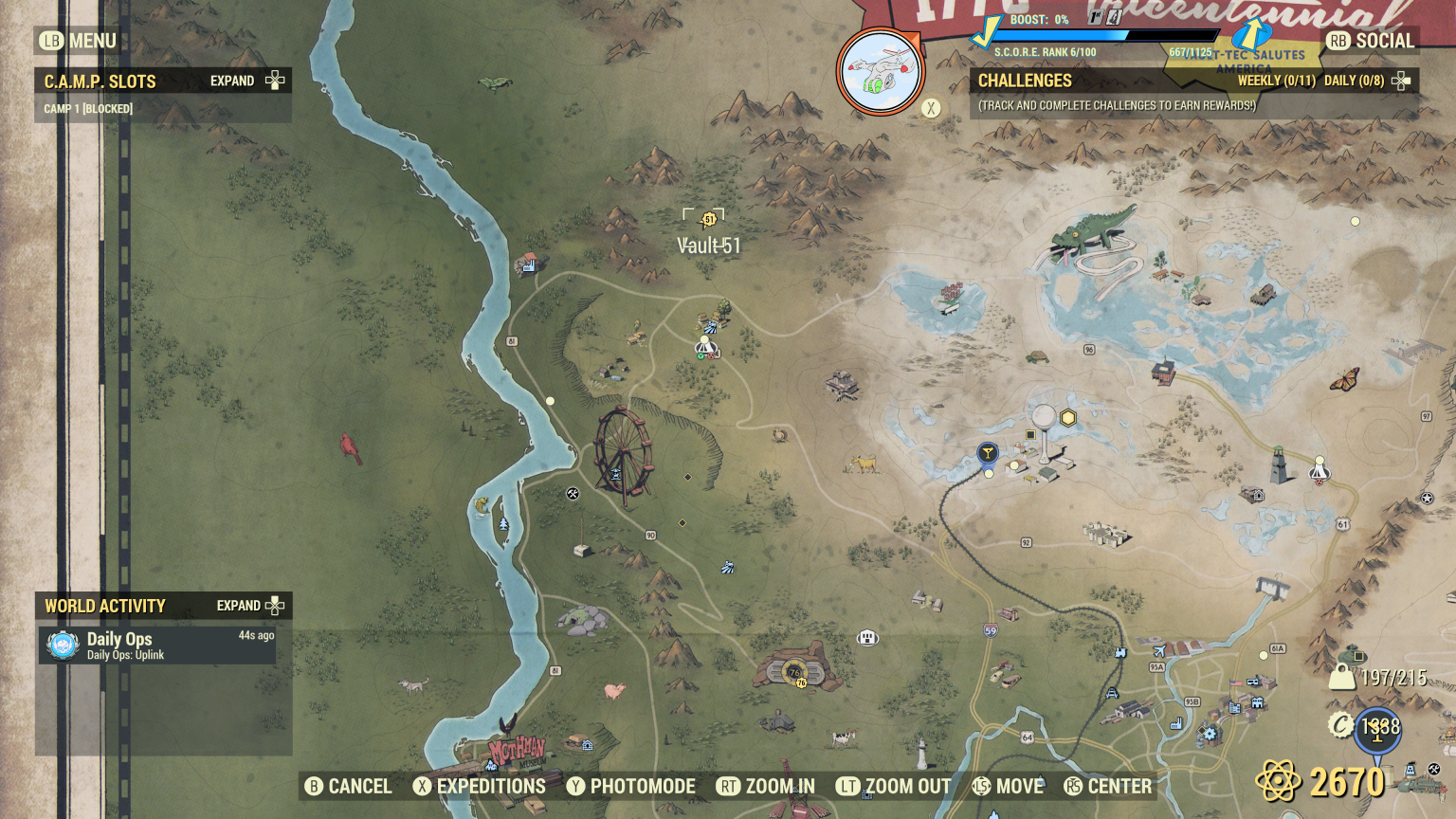The height and width of the screenshot is (819, 1456).
Task: Select the Camp 1 blocked slot
Action: 88,109
